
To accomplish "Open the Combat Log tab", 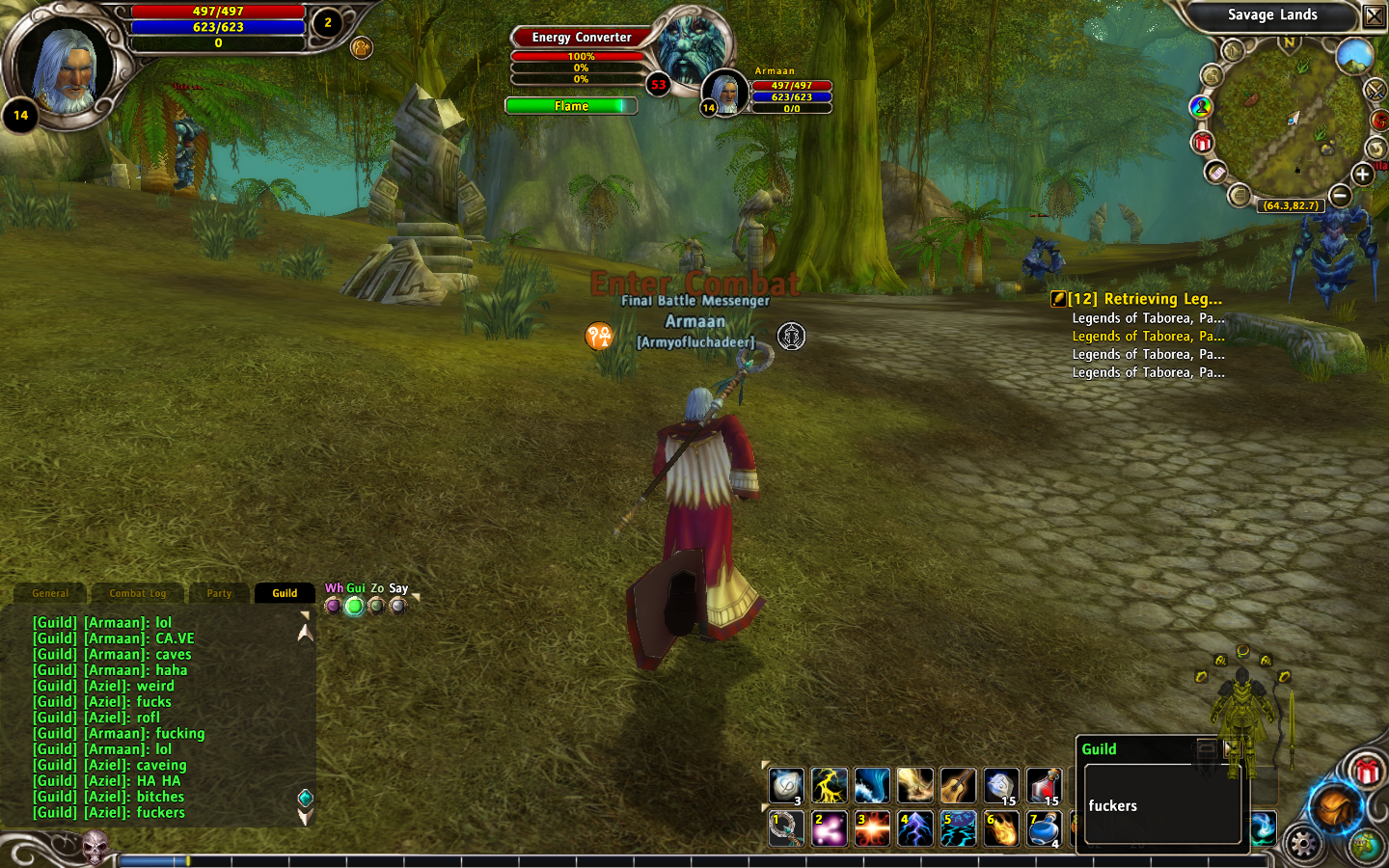I will click(x=137, y=593).
